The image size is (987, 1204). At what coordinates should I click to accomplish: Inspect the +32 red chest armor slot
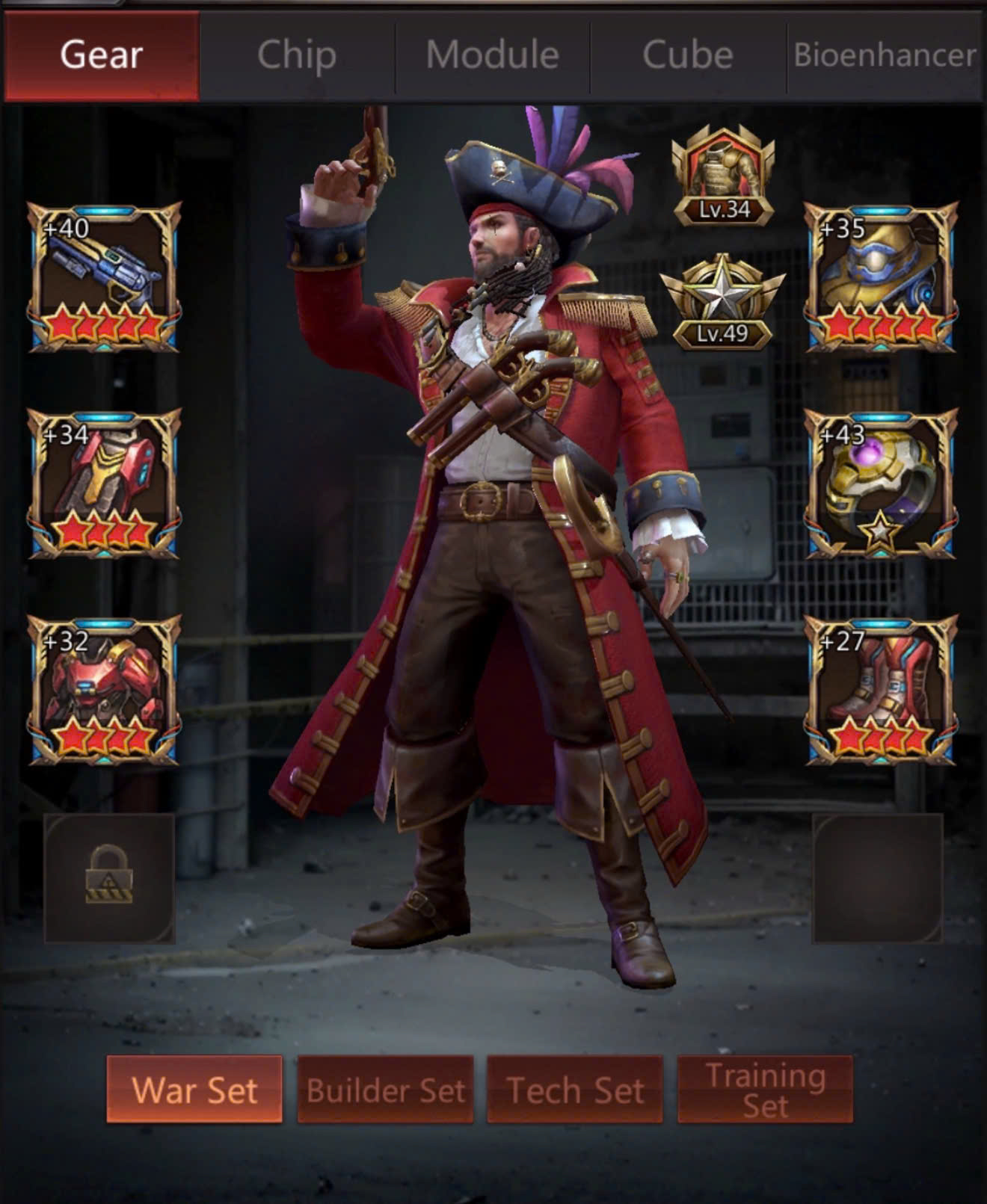coord(105,690)
